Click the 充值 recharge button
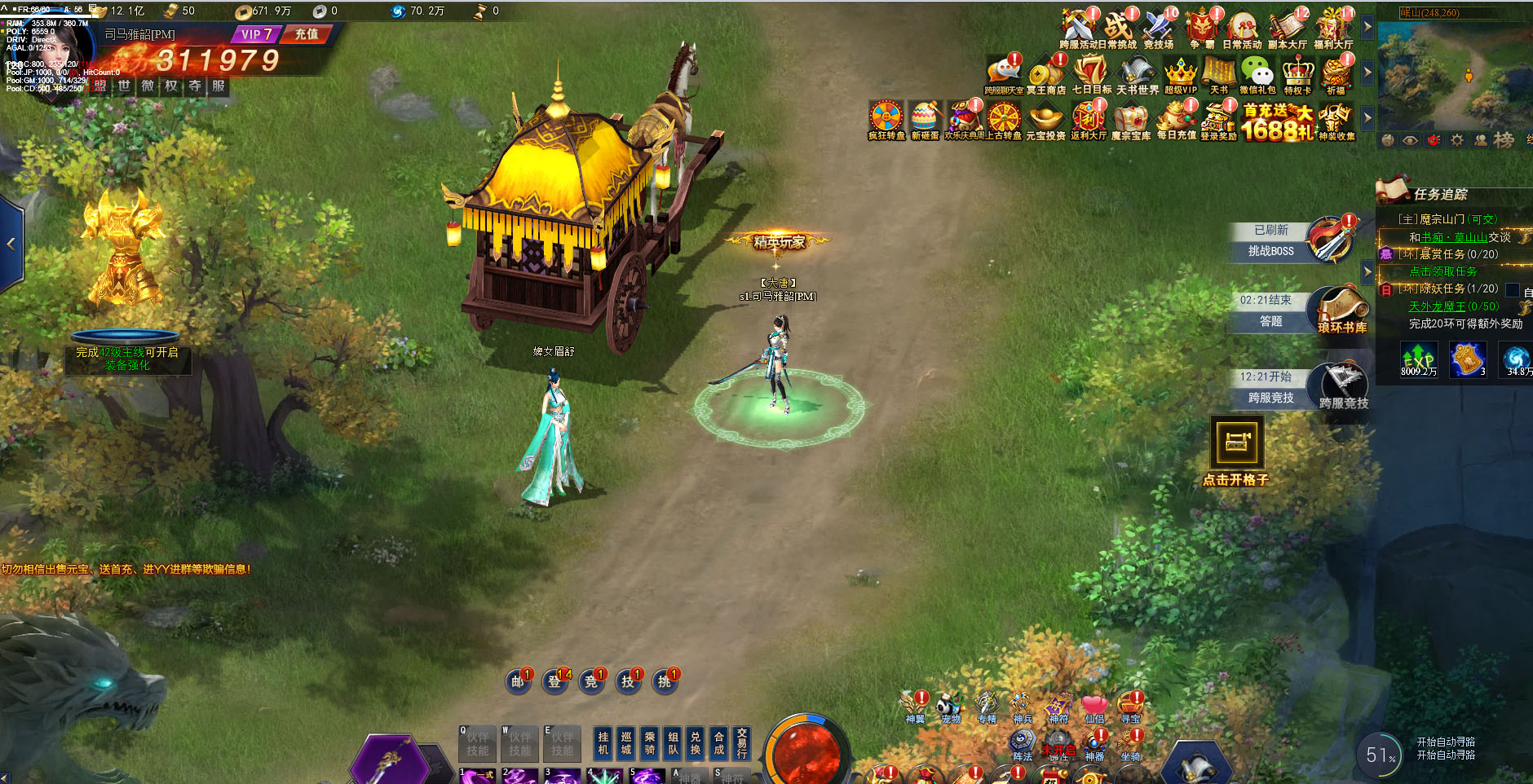Image resolution: width=1533 pixels, height=784 pixels. 307,34
